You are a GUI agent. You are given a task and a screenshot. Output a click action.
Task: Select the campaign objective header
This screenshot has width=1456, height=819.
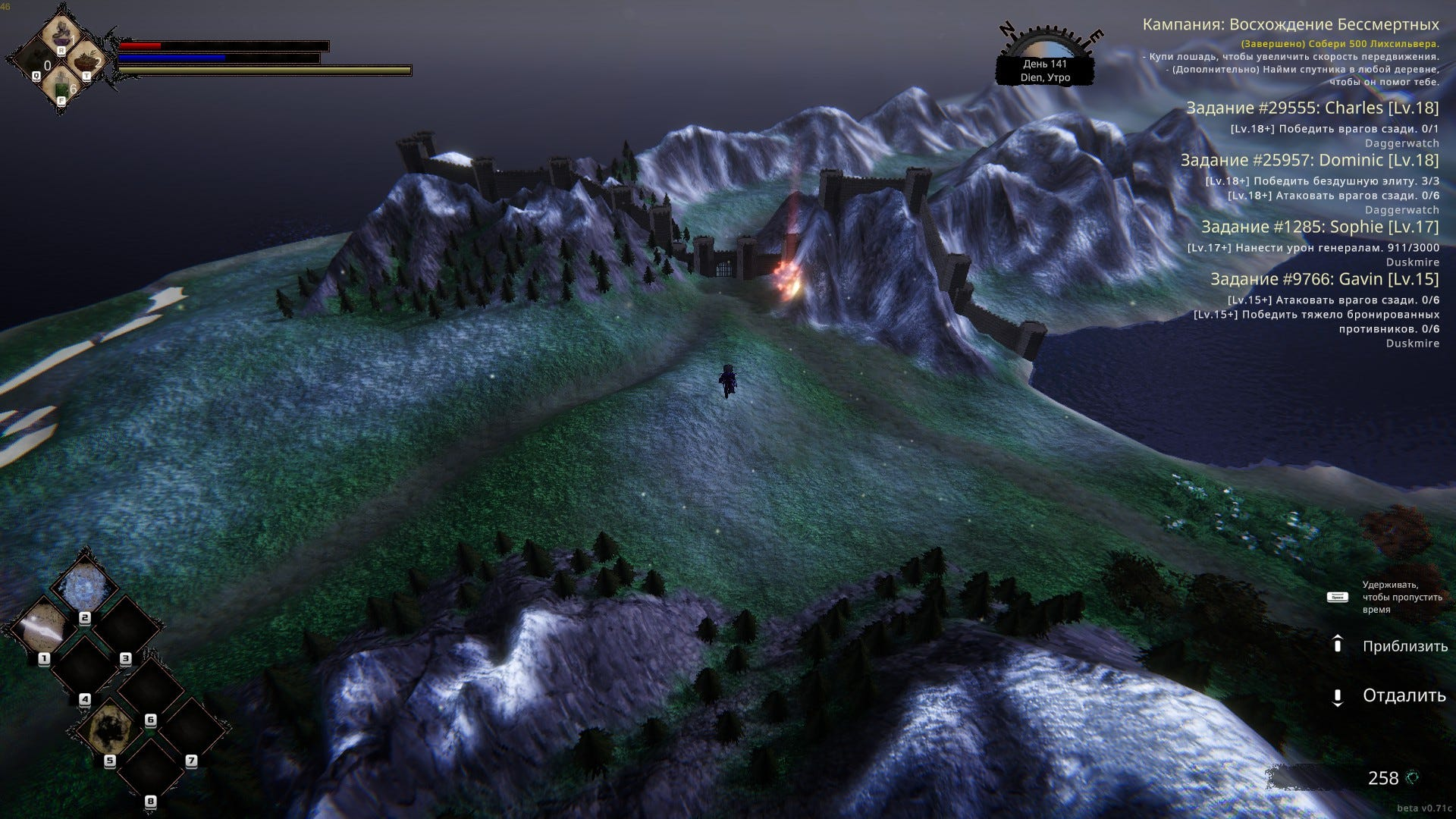pyautogui.click(x=1290, y=25)
